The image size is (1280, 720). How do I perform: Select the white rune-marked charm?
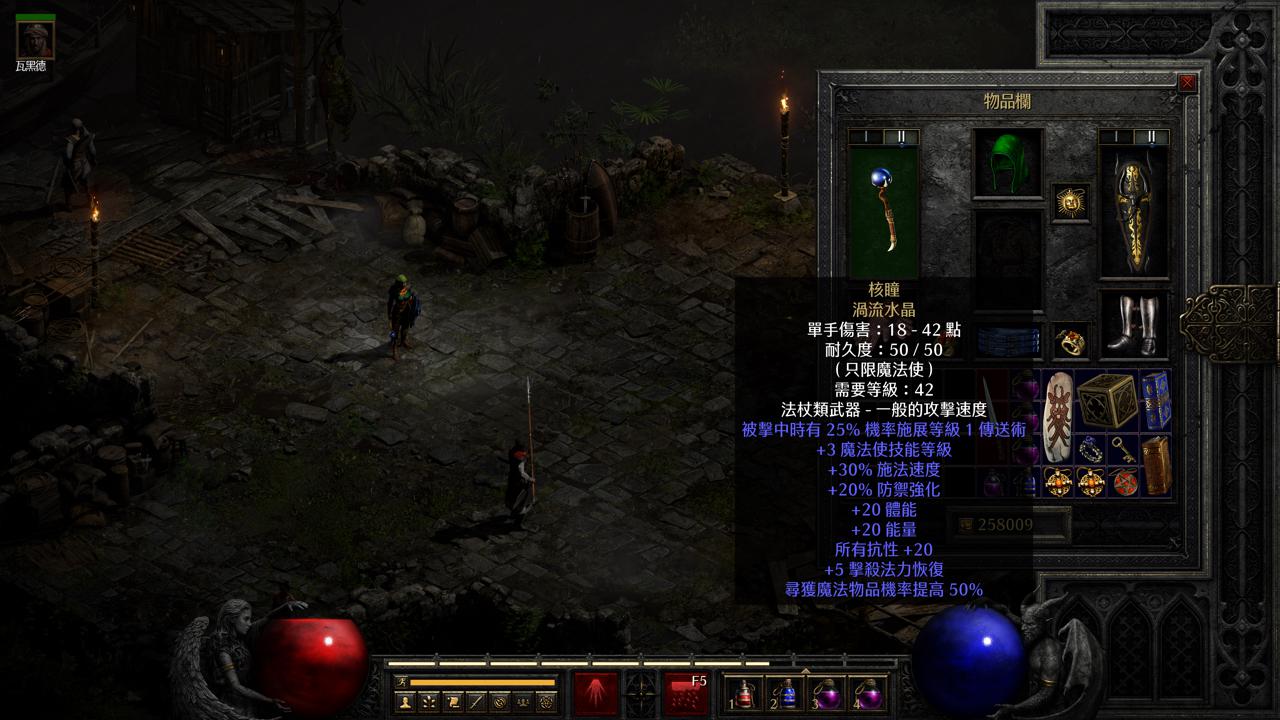(x=1057, y=417)
